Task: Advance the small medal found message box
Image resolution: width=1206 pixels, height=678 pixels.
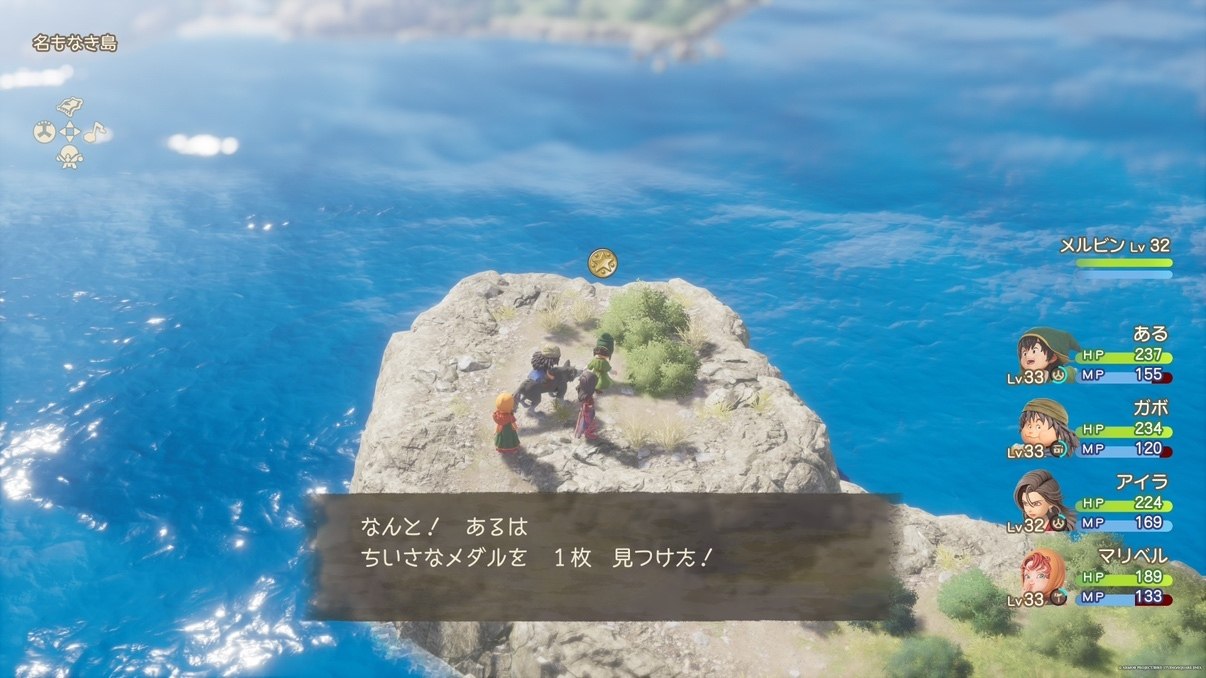Action: 603,556
